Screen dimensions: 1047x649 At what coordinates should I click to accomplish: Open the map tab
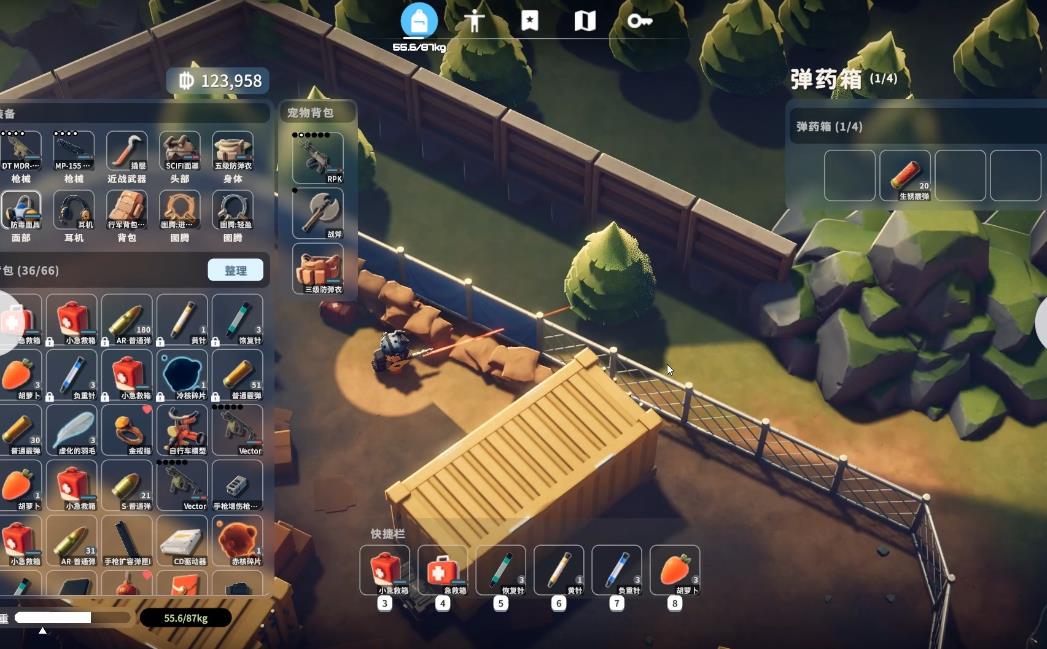click(585, 21)
